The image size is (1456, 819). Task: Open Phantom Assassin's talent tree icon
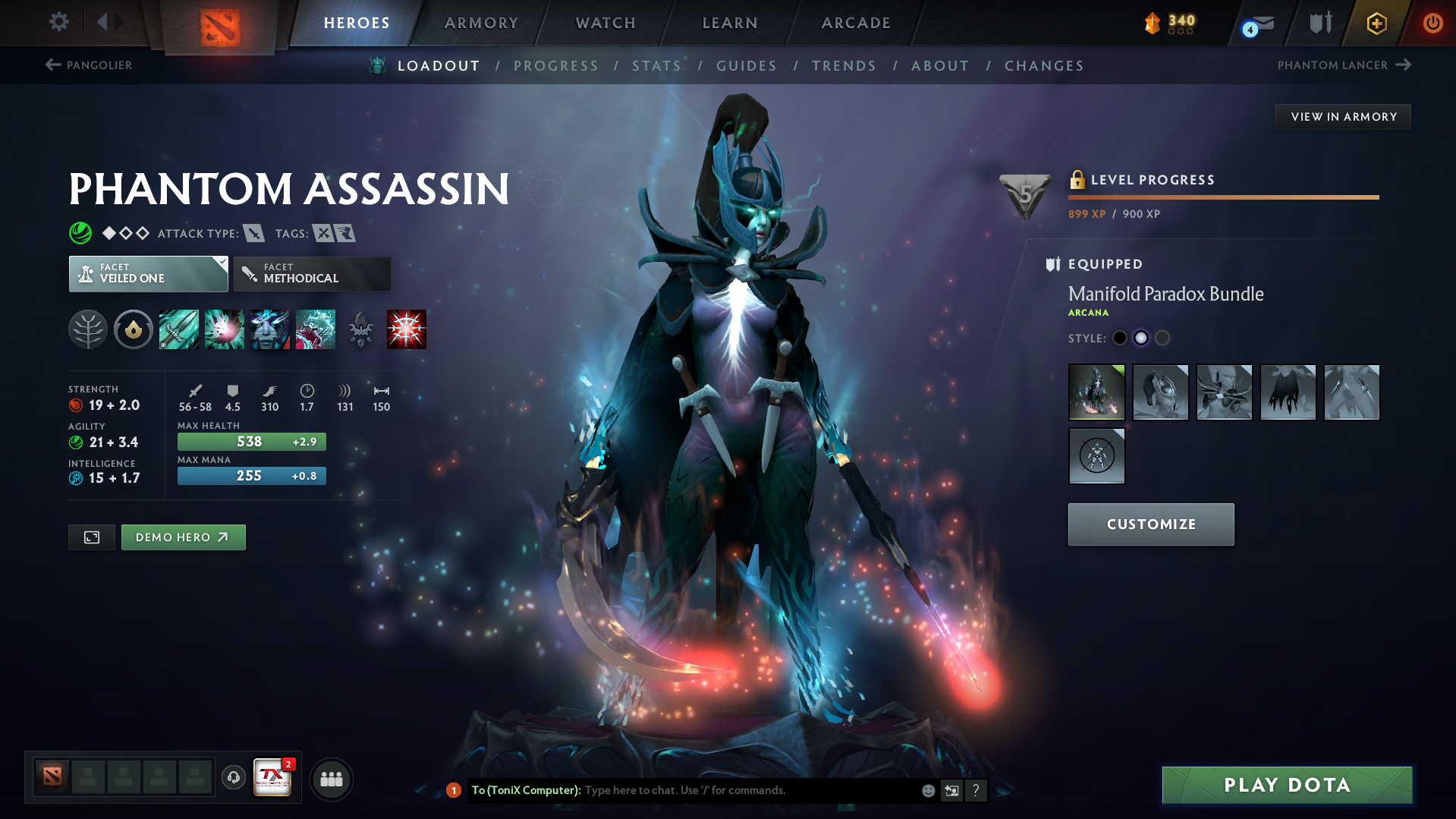click(x=88, y=329)
